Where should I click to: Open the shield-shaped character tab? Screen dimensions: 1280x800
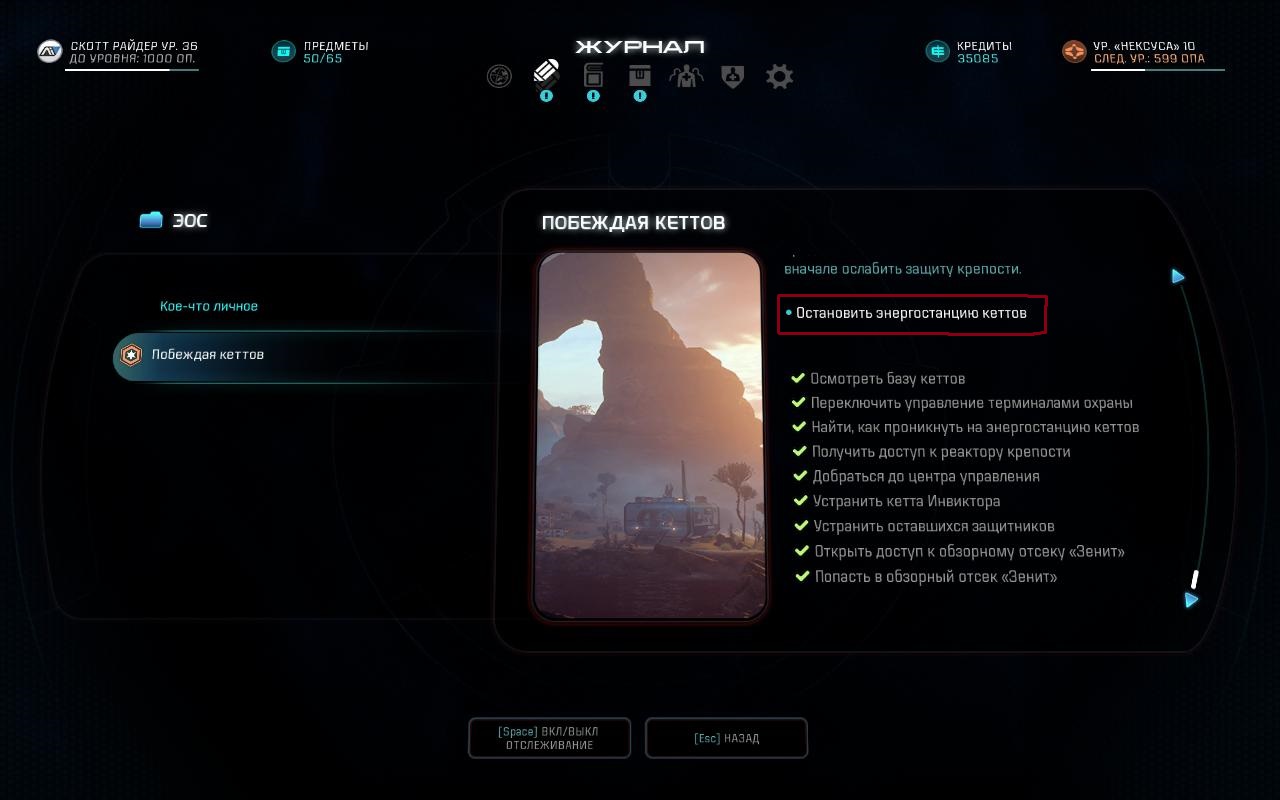733,76
